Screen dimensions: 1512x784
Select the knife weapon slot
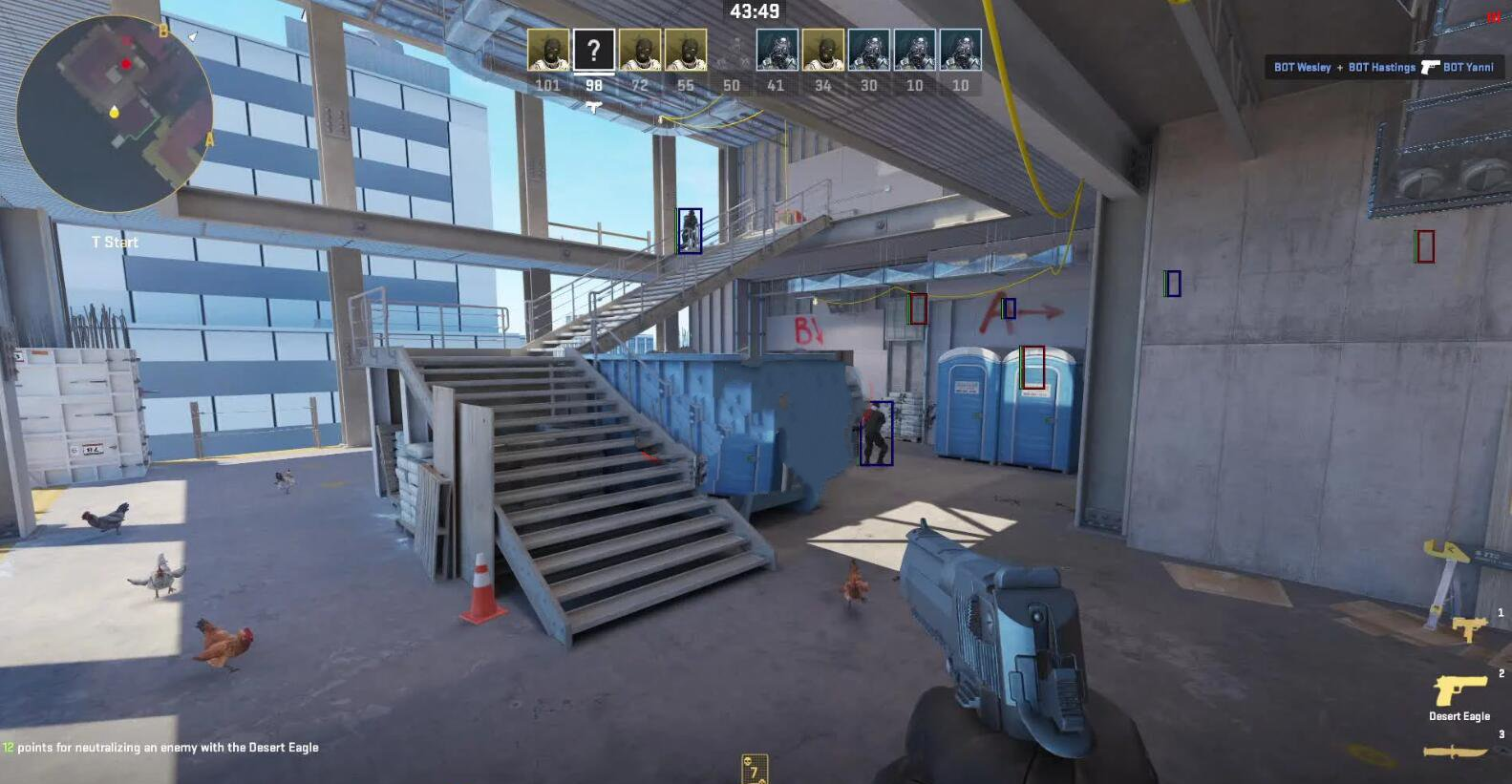[1456, 752]
